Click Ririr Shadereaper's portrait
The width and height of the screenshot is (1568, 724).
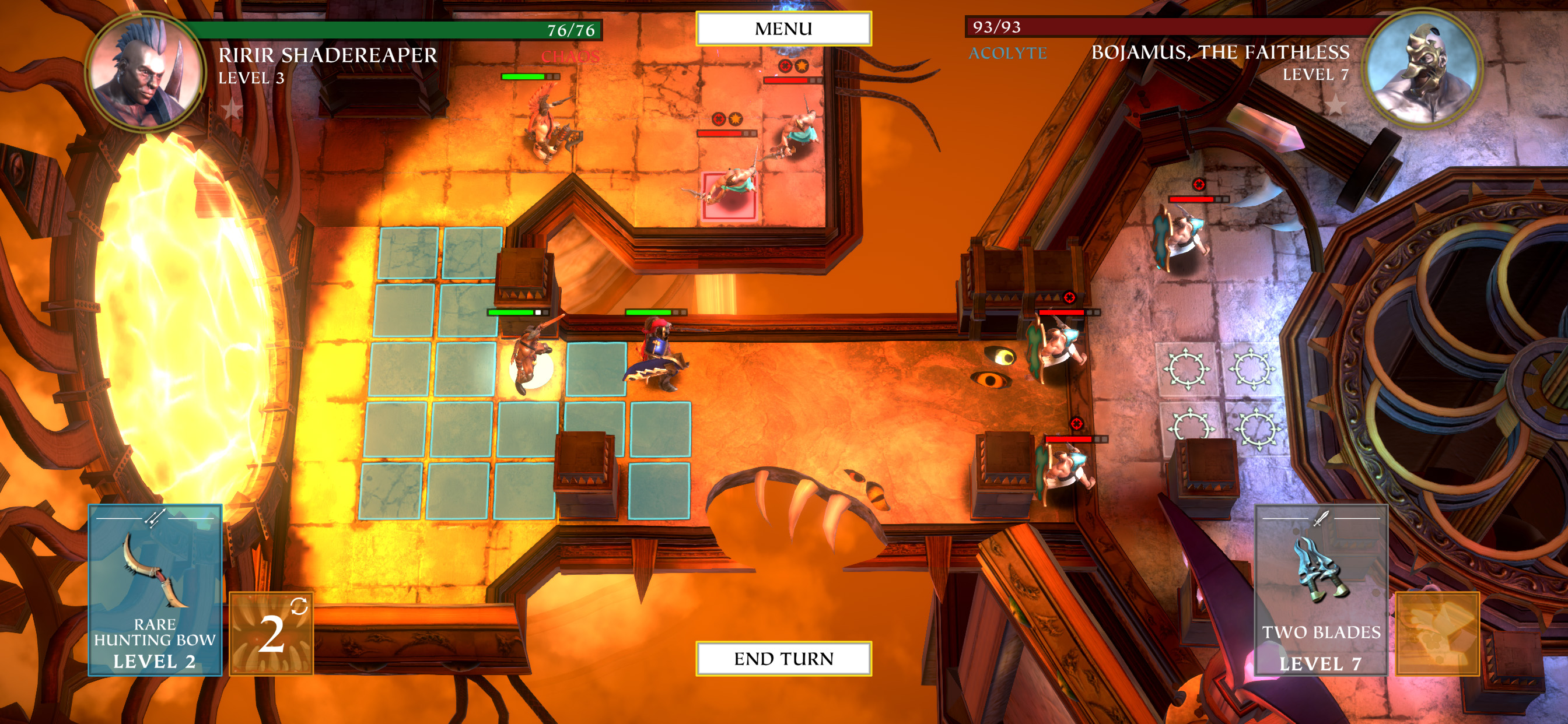[146, 72]
